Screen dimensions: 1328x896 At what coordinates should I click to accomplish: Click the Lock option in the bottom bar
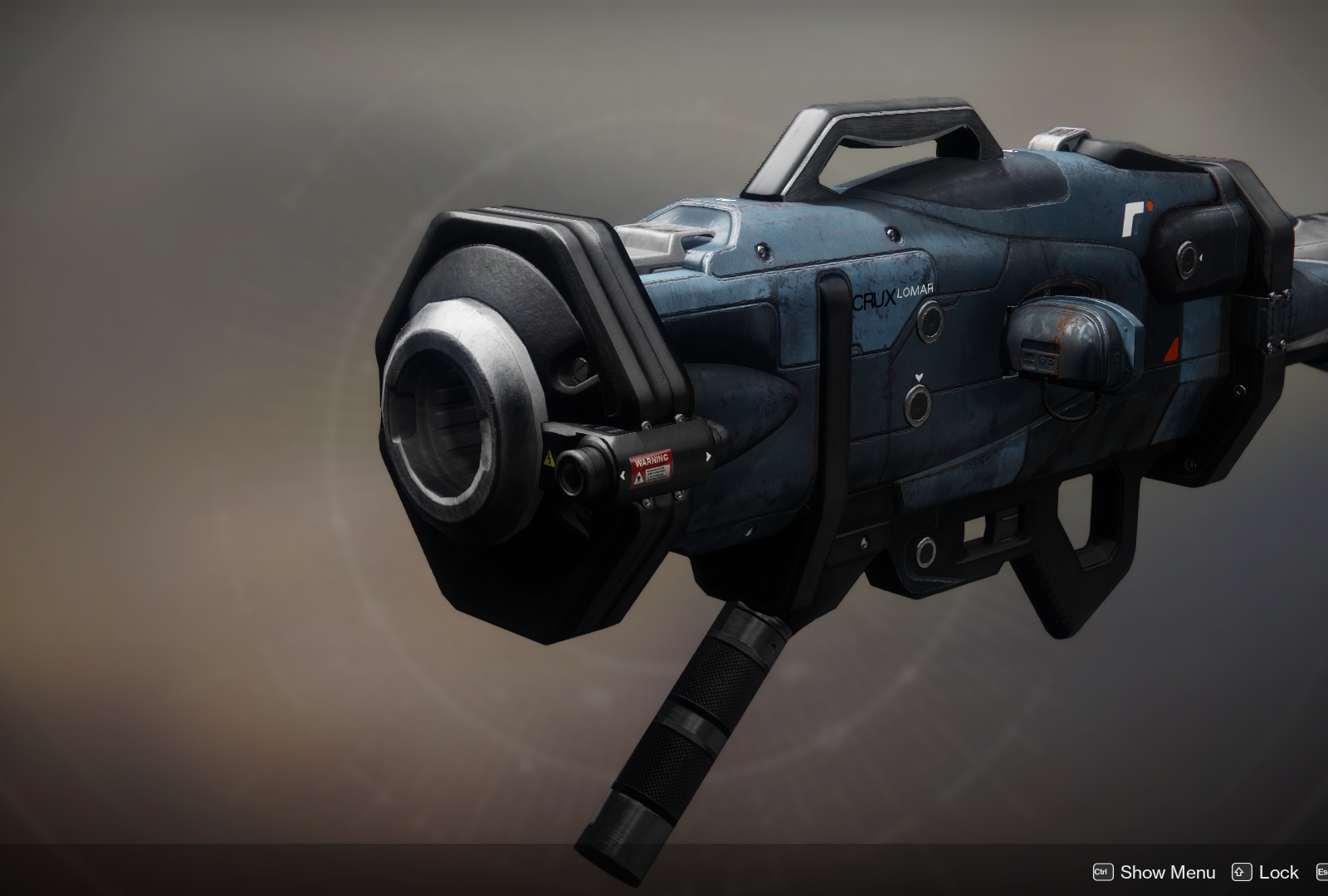1277,872
